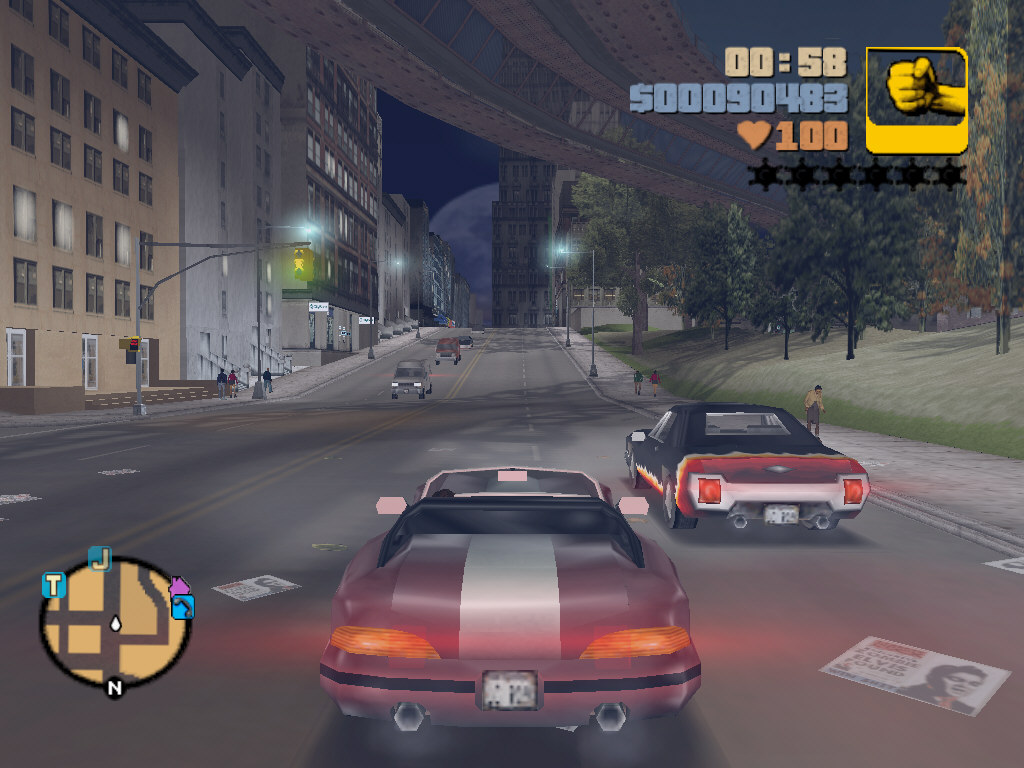Choose the pink safehouse blip
This screenshot has height=768, width=1024.
click(180, 586)
